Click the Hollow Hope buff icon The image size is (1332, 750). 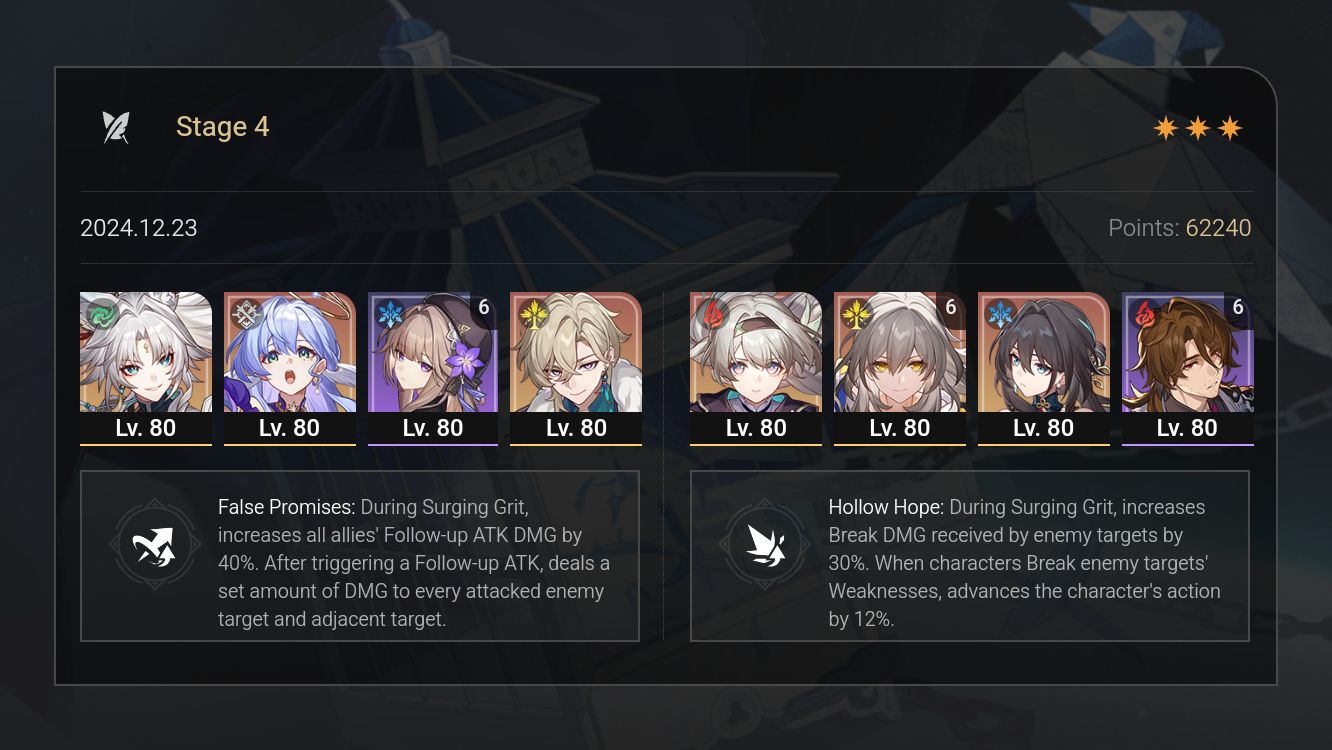pyautogui.click(x=765, y=545)
